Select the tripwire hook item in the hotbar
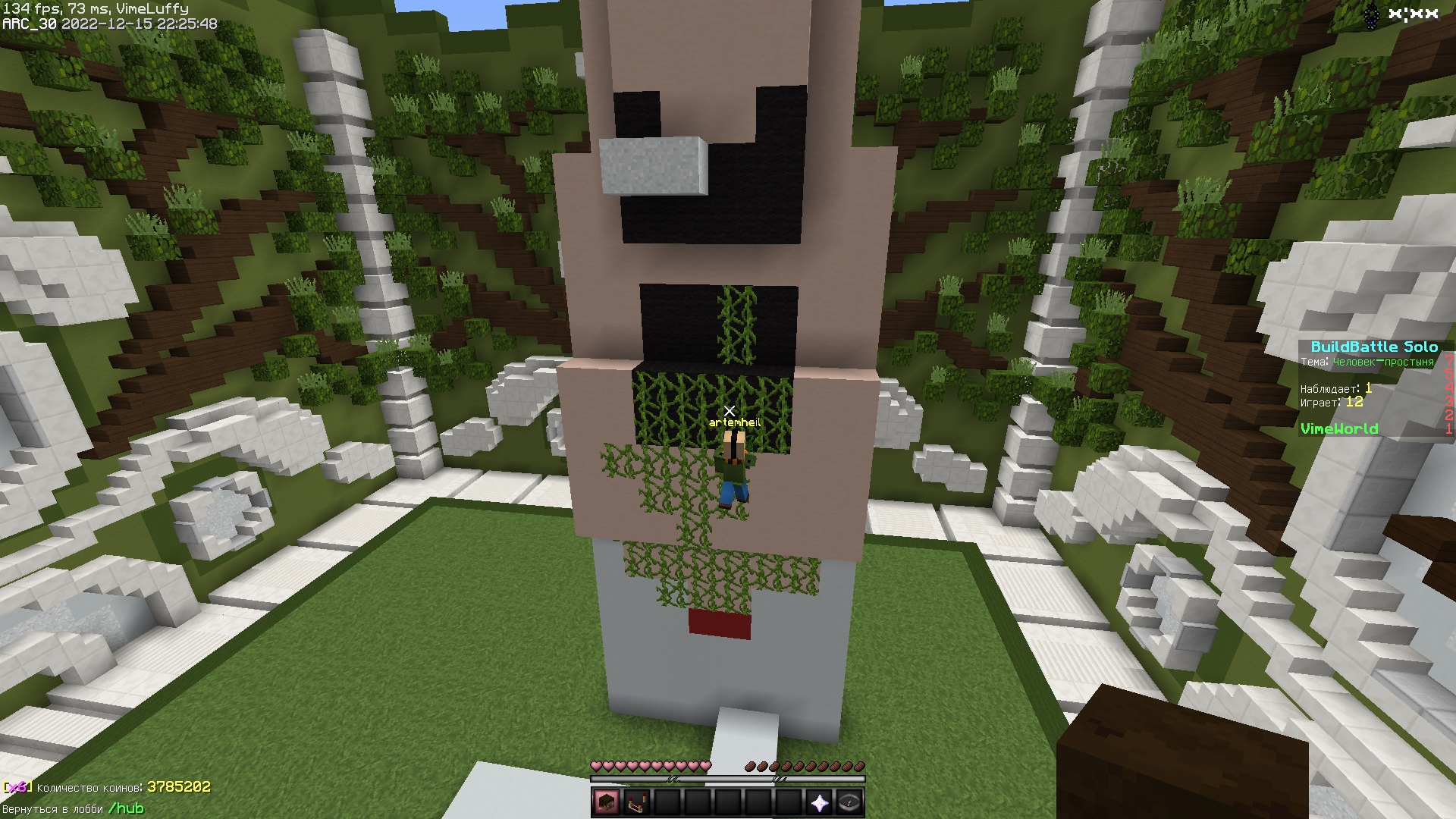The width and height of the screenshot is (1456, 819). [635, 804]
